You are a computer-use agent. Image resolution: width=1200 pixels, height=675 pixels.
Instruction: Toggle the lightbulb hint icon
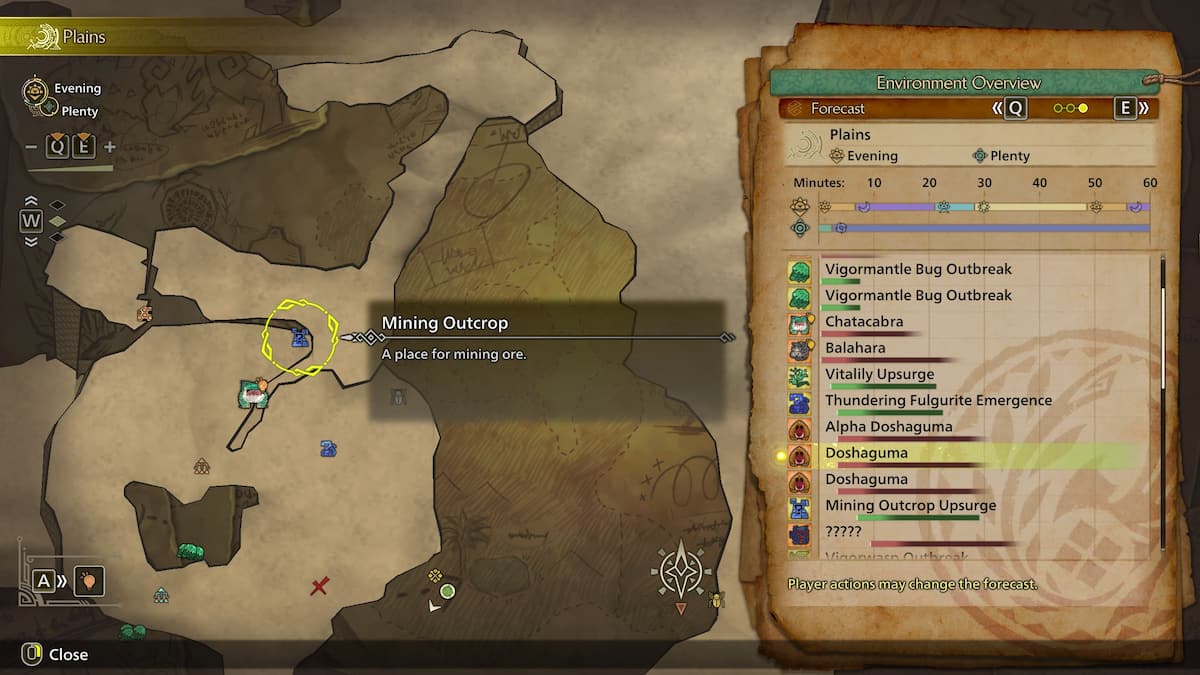click(x=88, y=580)
